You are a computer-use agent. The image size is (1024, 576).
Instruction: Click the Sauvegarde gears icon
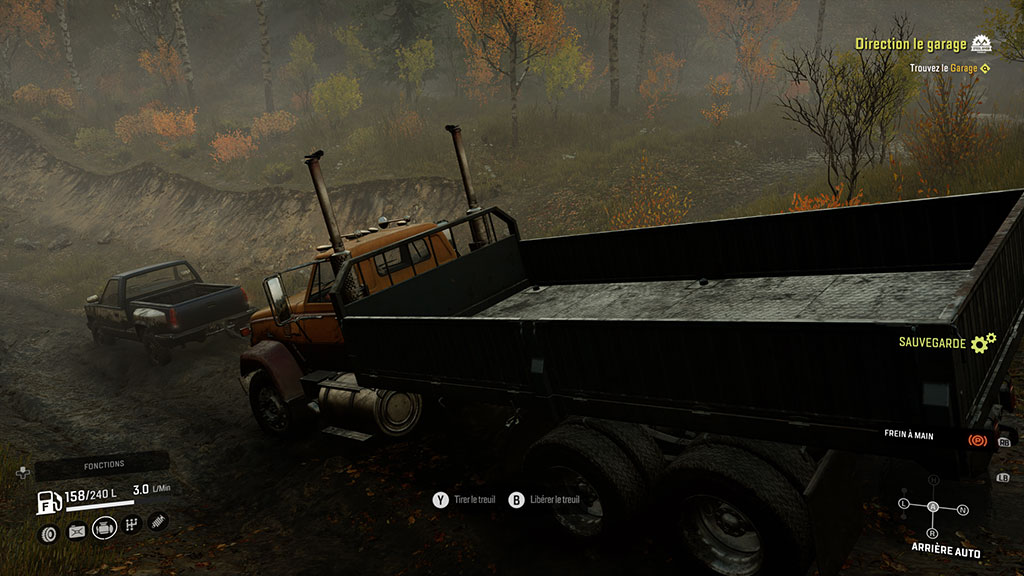click(x=983, y=343)
